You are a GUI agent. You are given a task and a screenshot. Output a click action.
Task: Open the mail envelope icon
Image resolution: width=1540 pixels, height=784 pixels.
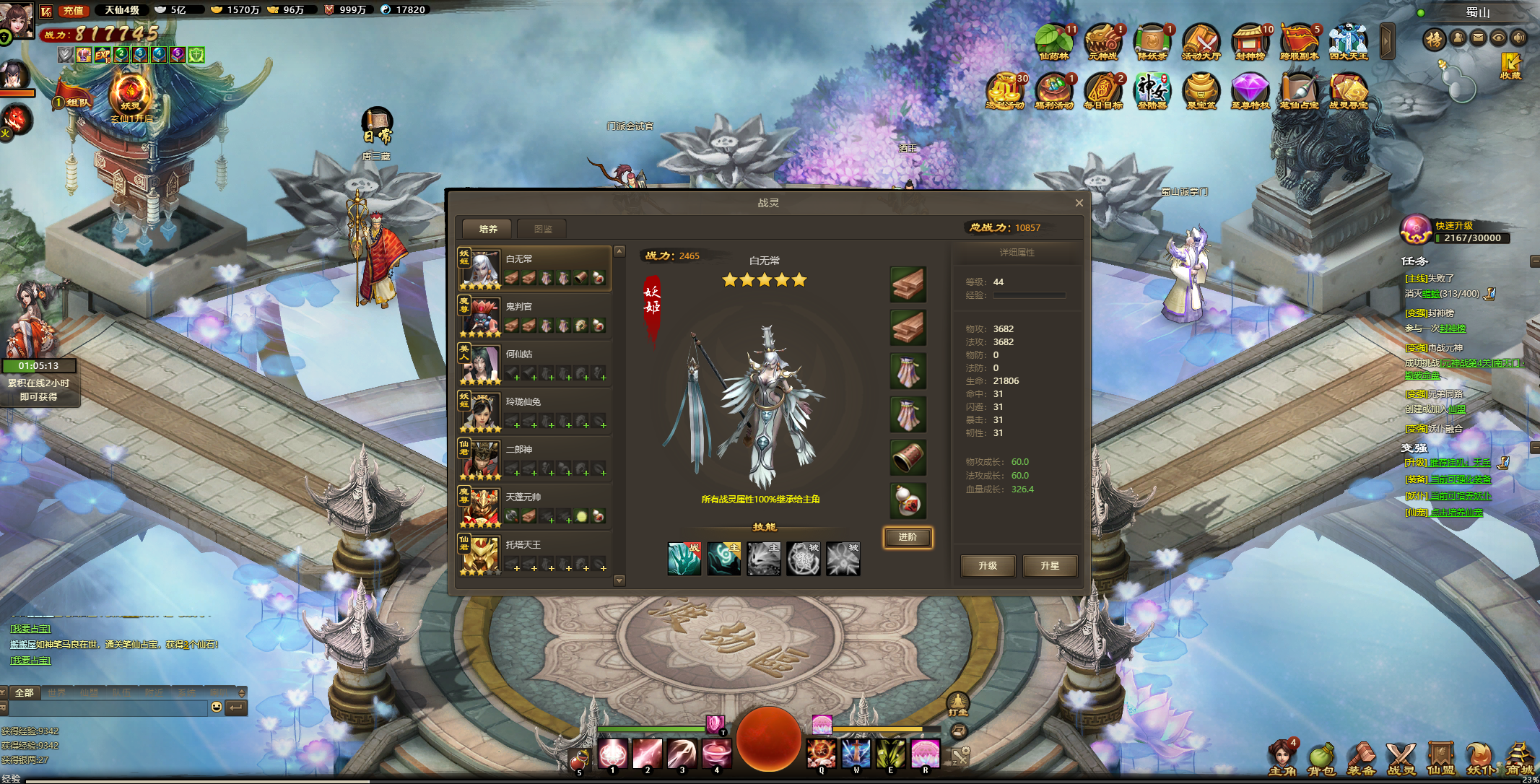(x=1478, y=38)
